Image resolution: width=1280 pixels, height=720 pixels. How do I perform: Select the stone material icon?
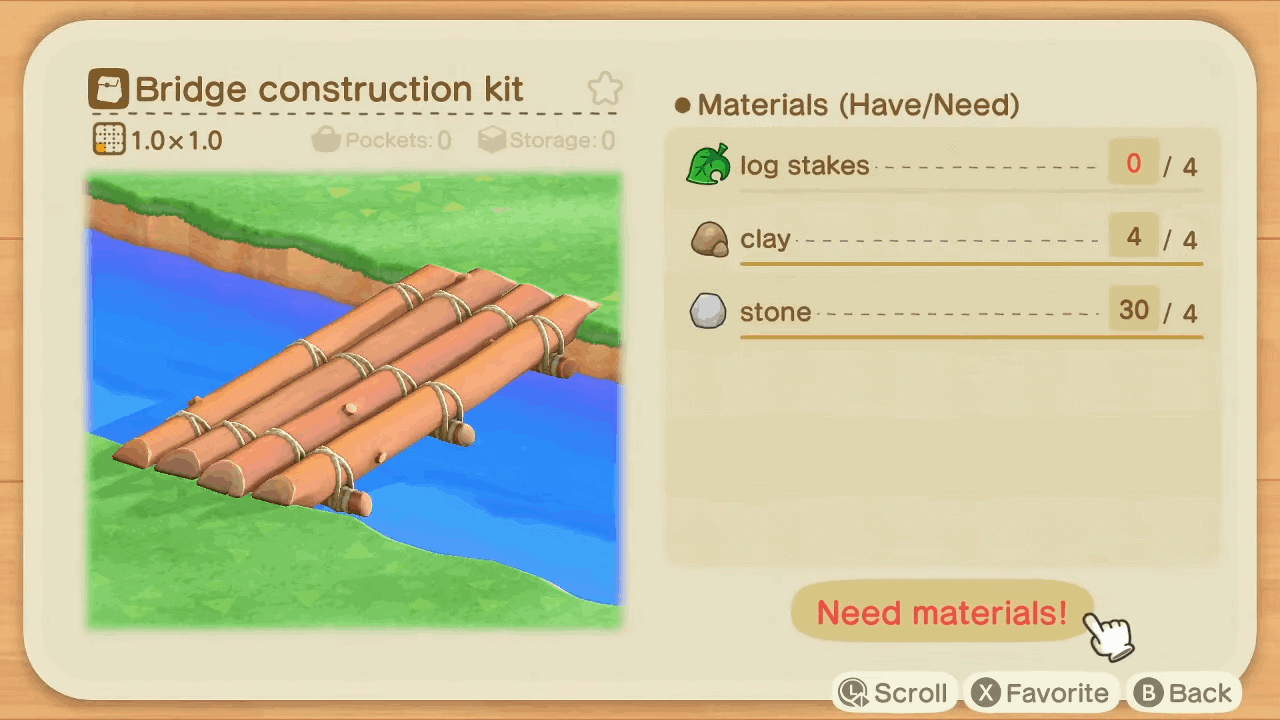(x=709, y=311)
